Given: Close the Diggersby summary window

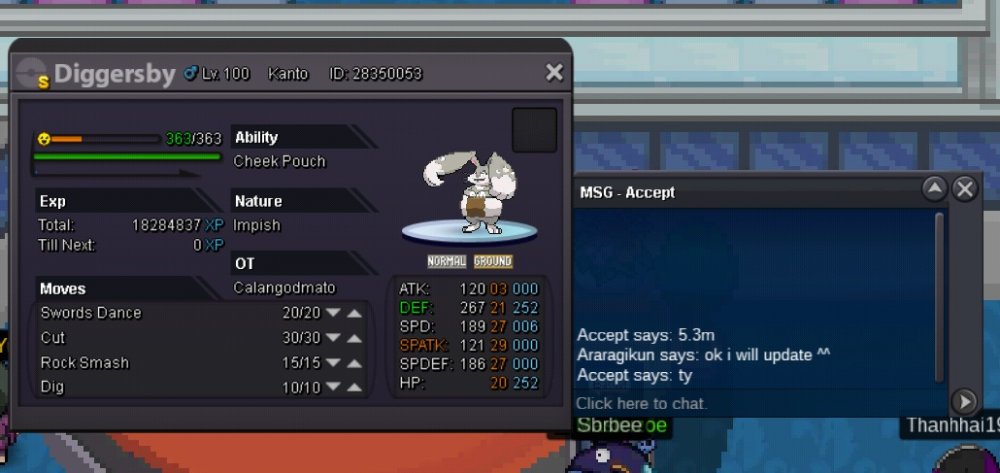Looking at the screenshot, I should point(554,73).
